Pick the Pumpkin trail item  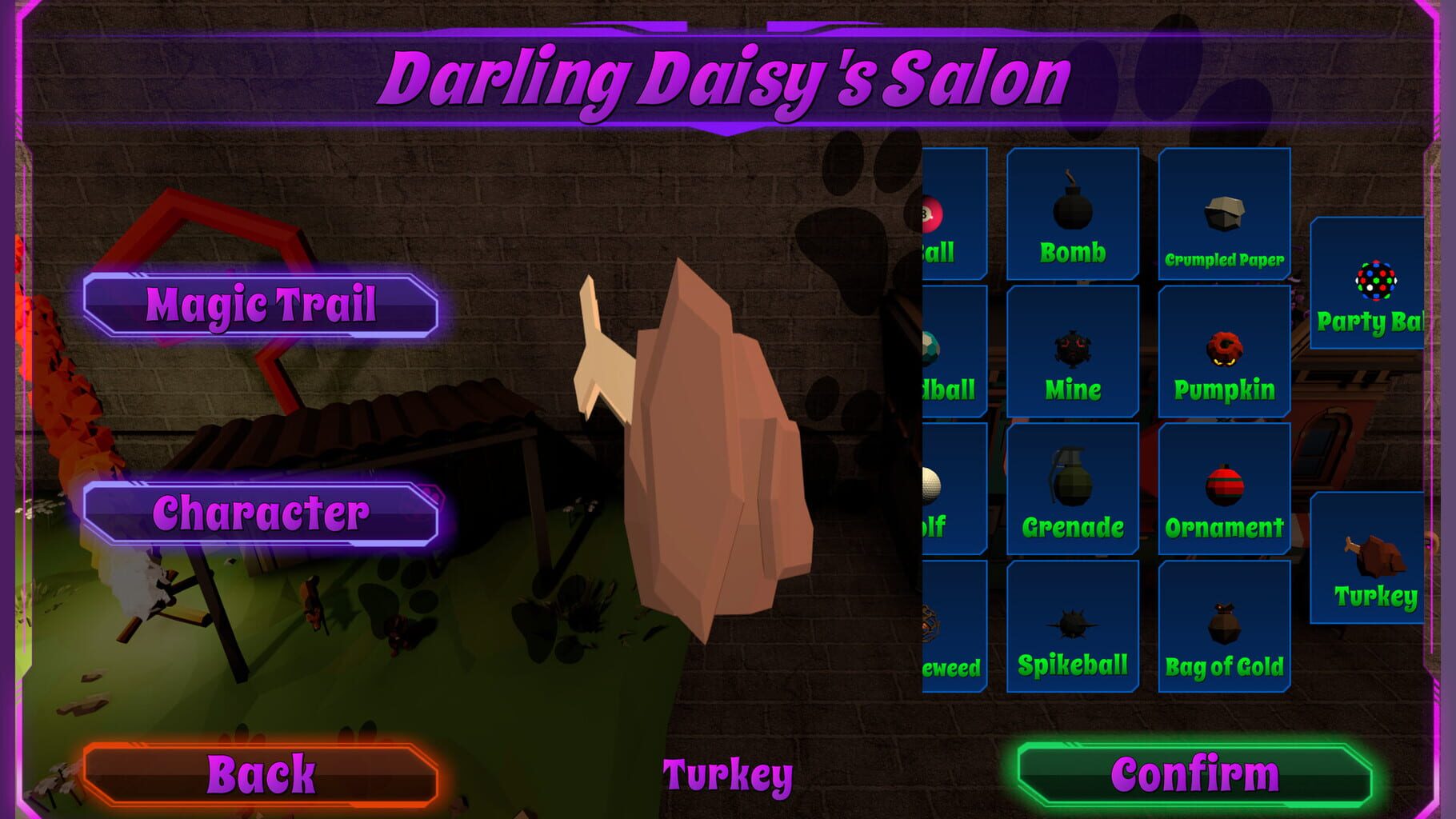[x=1224, y=352]
